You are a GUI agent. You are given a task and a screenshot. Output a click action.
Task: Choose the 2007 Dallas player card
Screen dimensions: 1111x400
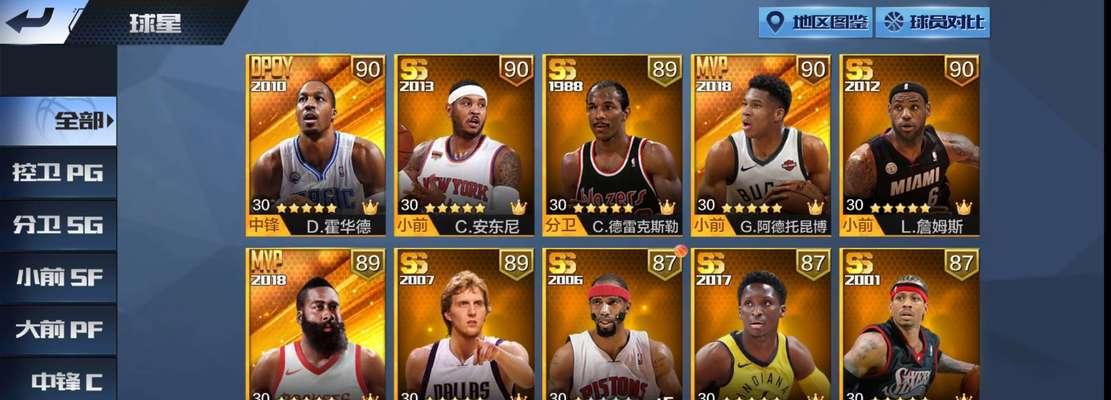click(464, 325)
